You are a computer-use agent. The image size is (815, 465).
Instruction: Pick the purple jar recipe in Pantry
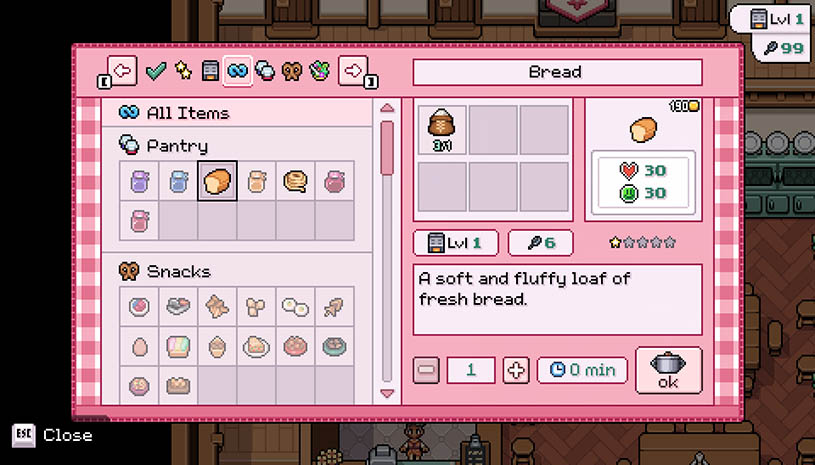(139, 181)
